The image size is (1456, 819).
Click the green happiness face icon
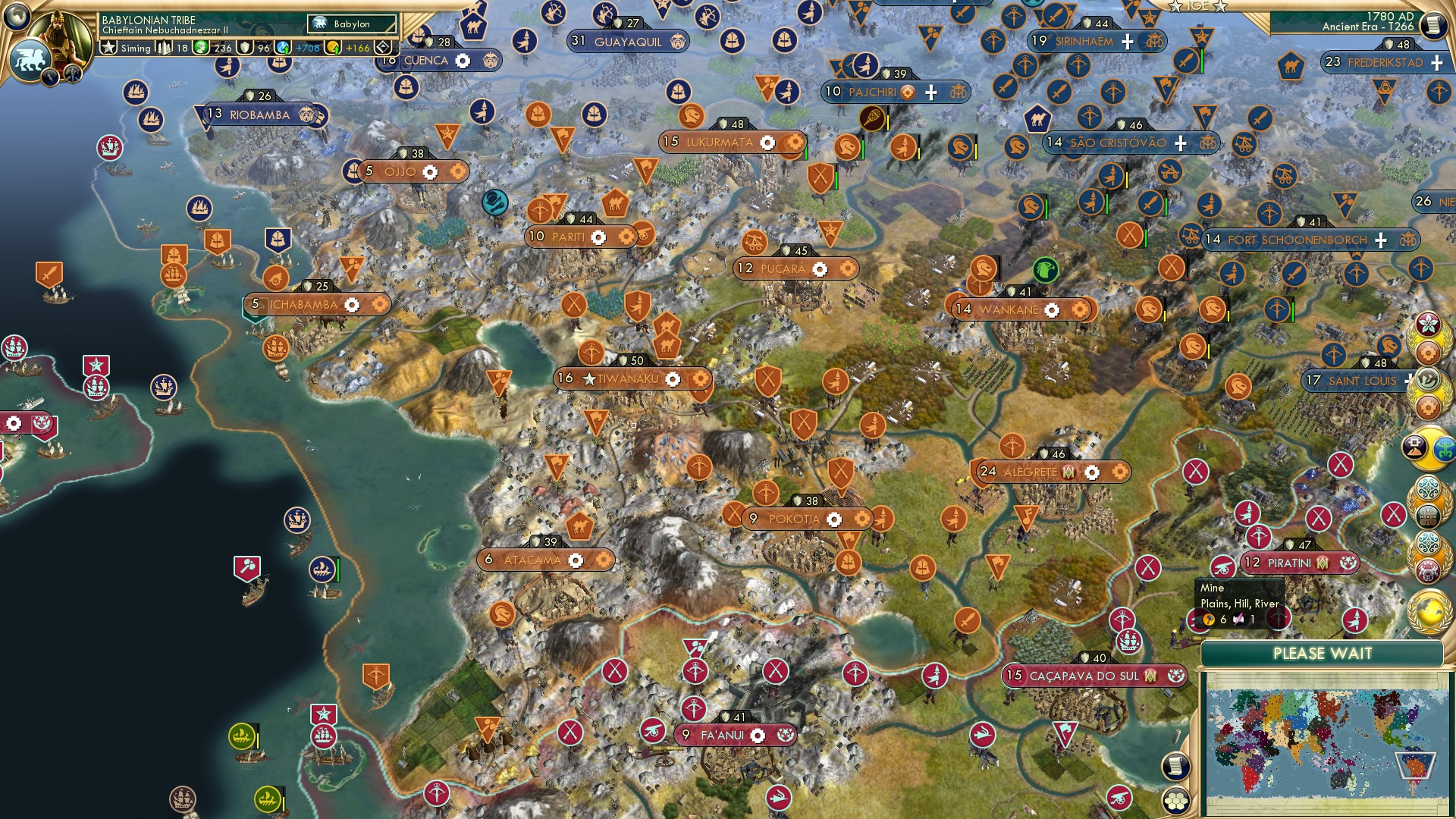200,48
